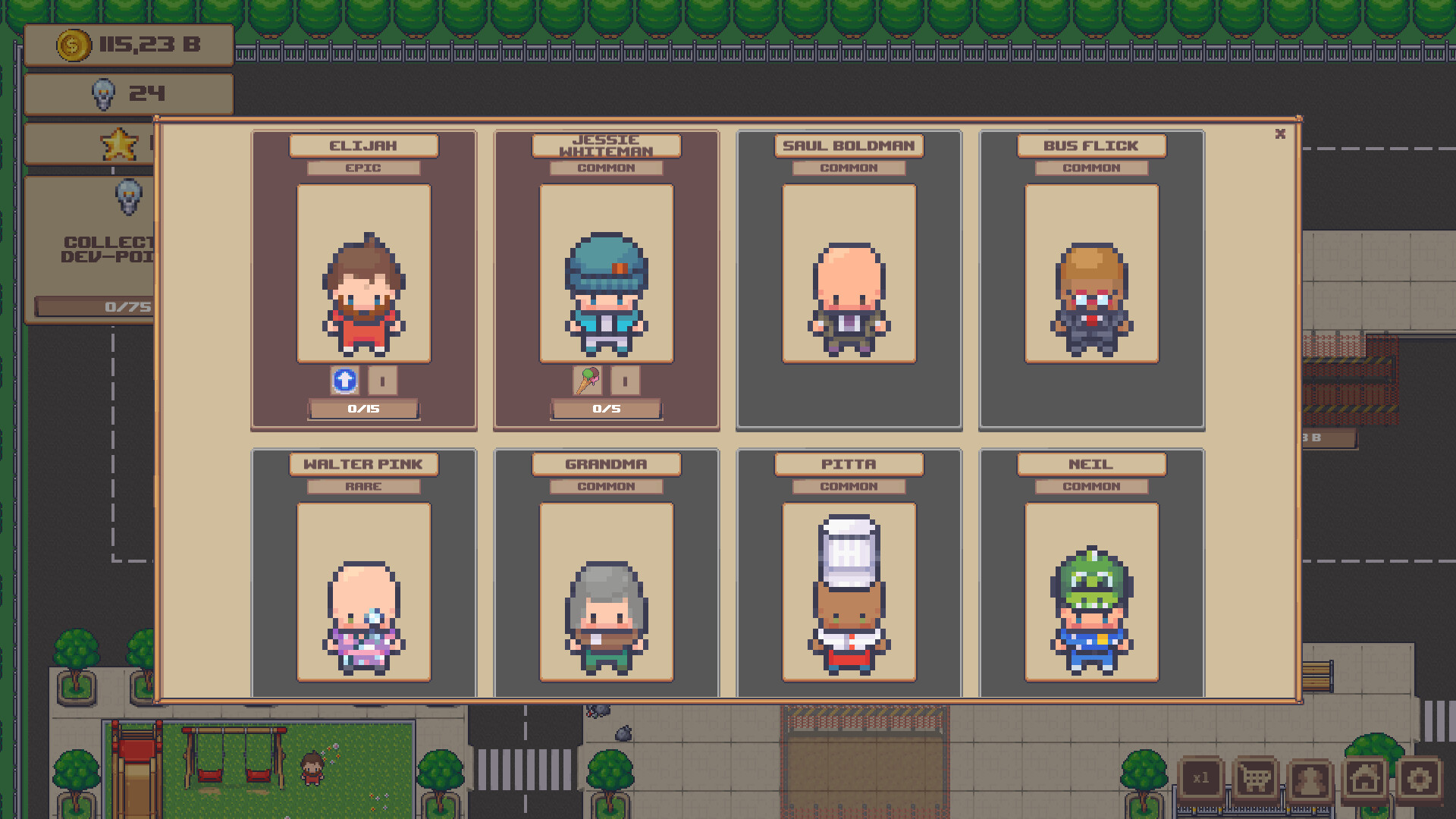This screenshot has height=819, width=1456.
Task: Open the shop cart icon
Action: point(1257,777)
